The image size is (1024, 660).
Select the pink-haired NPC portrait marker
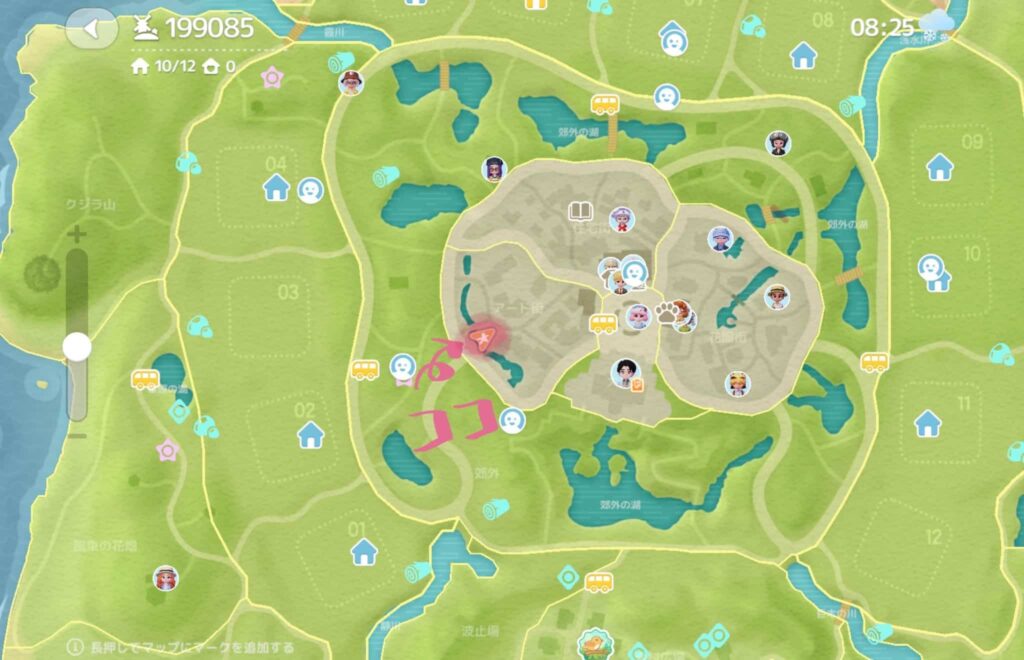tap(637, 318)
